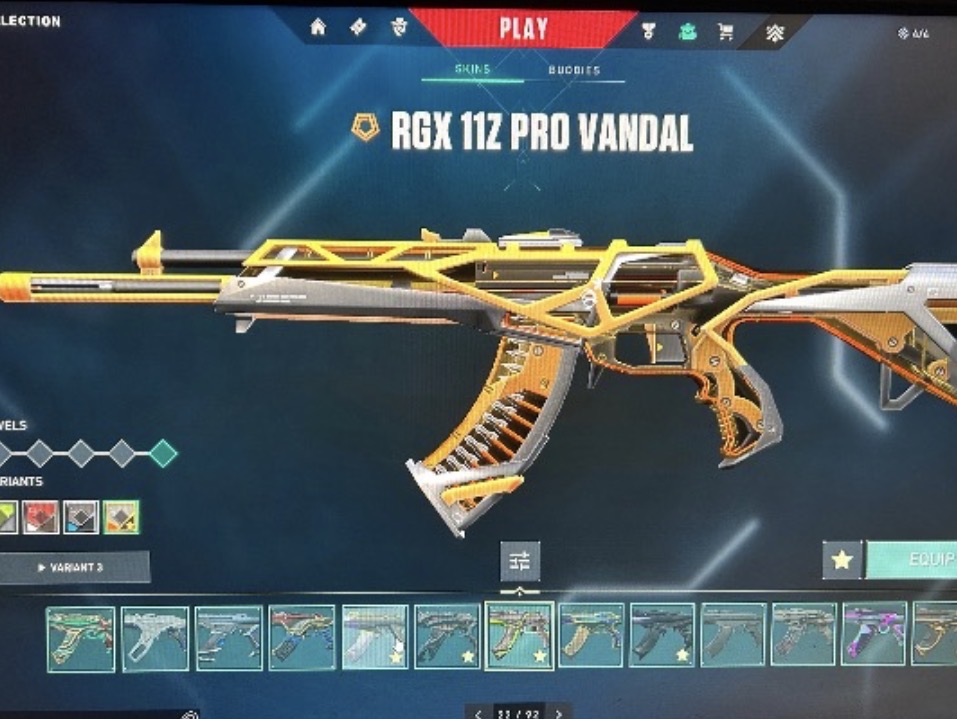
Task: Select the yellow-orange variant swatch
Action: 121,517
